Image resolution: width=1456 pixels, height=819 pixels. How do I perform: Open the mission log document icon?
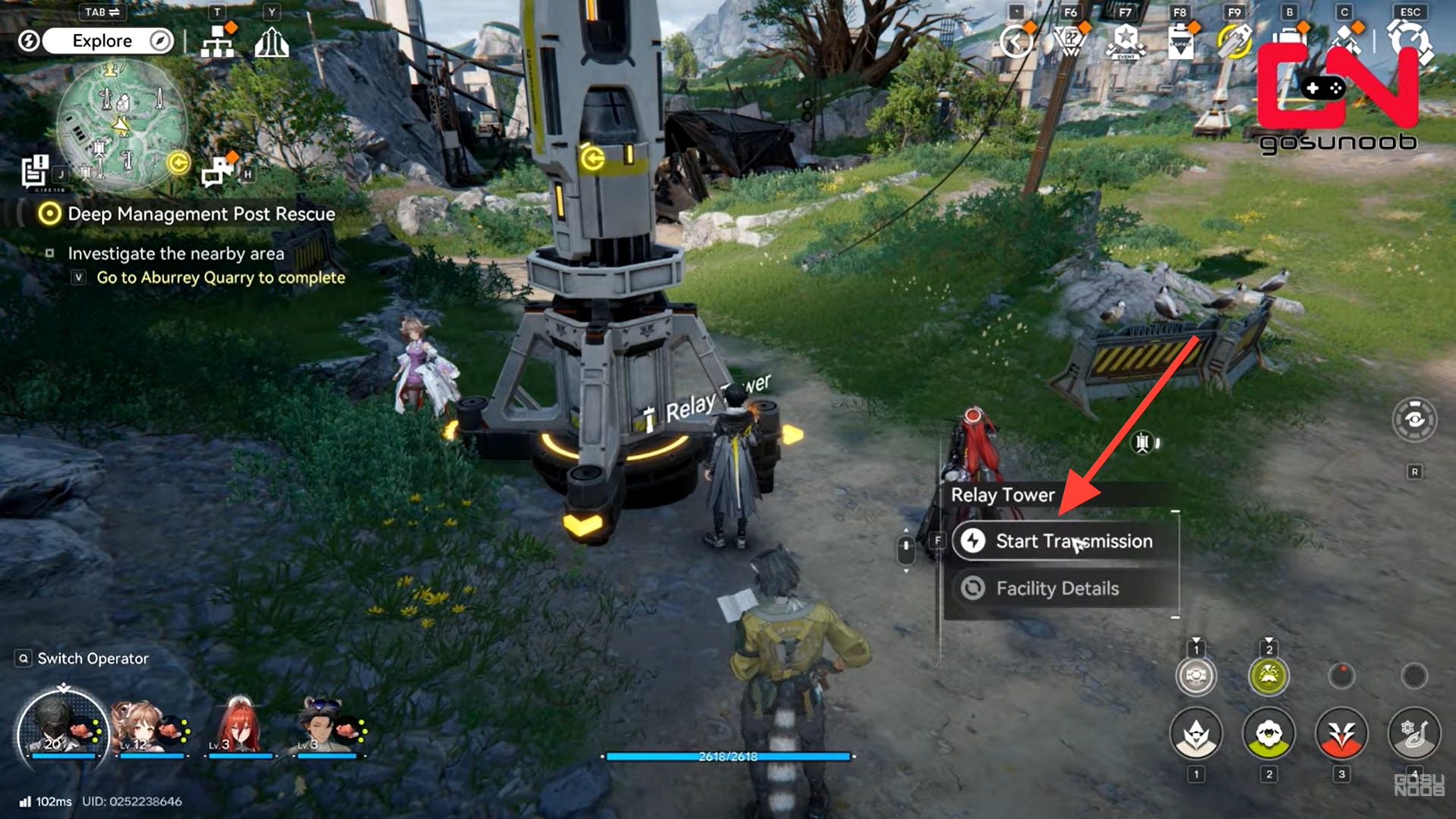35,171
